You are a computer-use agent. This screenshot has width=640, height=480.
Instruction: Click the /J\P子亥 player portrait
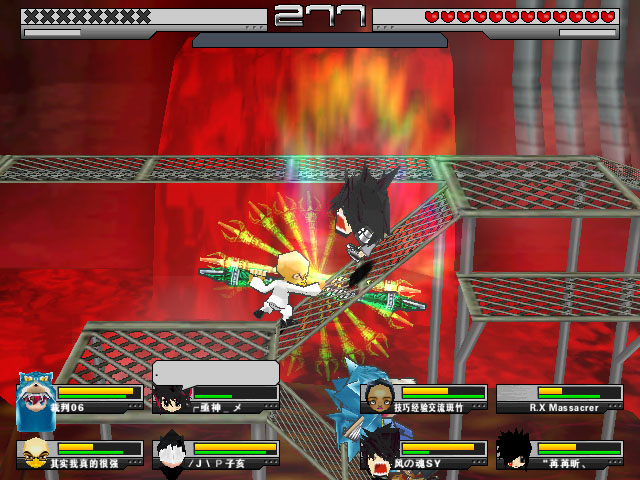(x=171, y=453)
